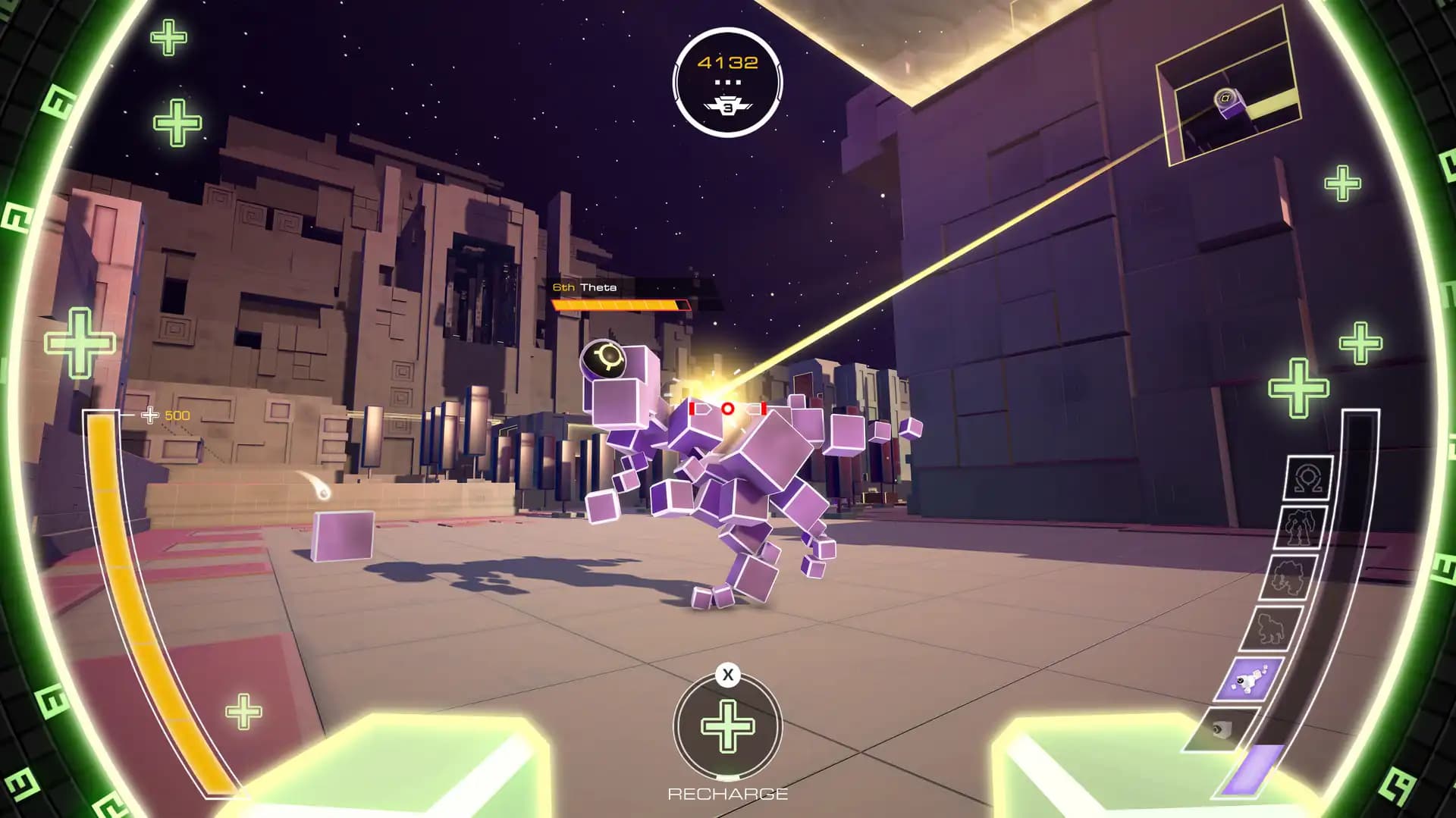Click the quadruped form silhouette in the evolution ladder
The width and height of the screenshot is (1456, 818).
tap(1271, 626)
